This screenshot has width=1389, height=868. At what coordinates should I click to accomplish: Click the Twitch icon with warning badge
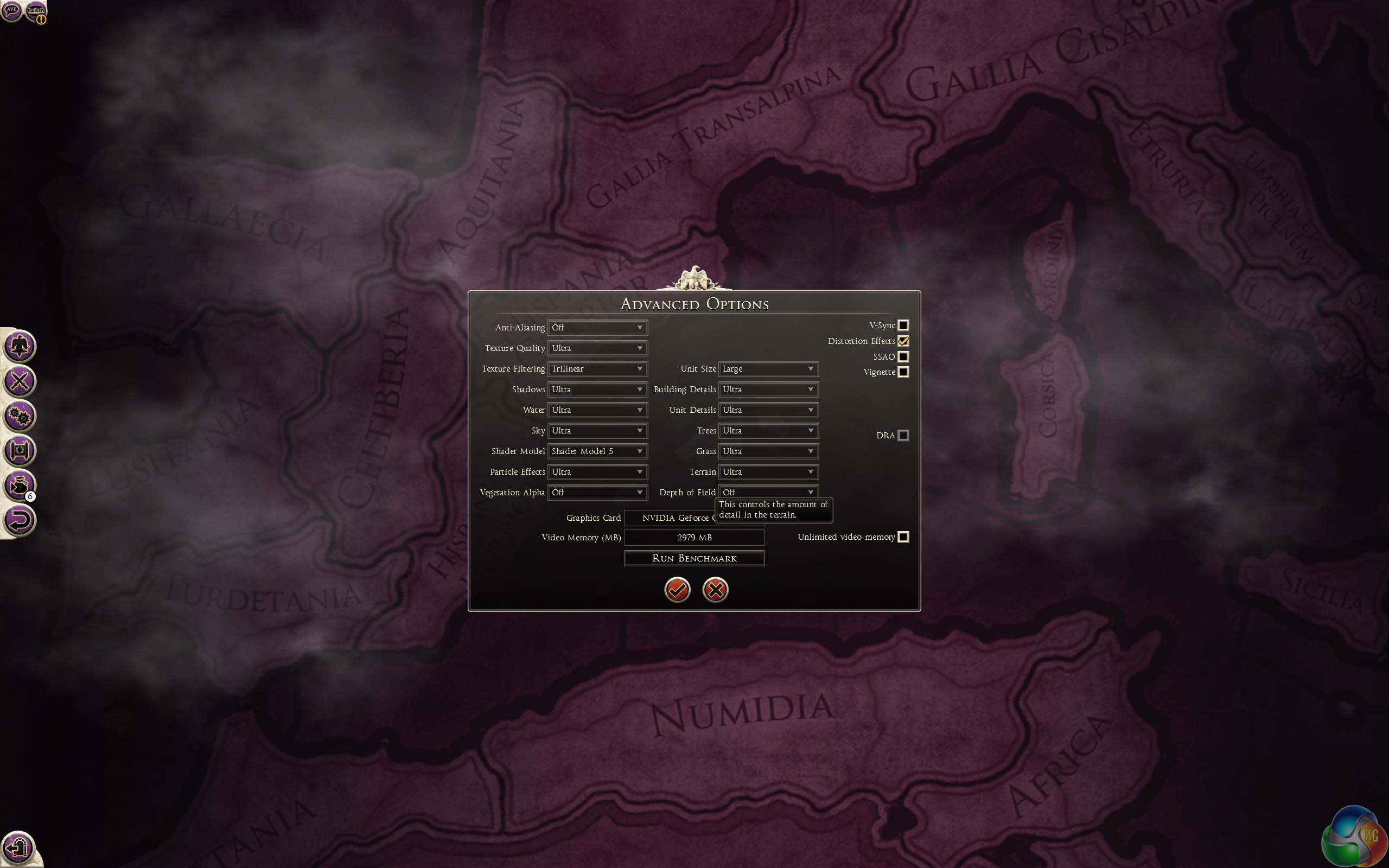point(36,11)
